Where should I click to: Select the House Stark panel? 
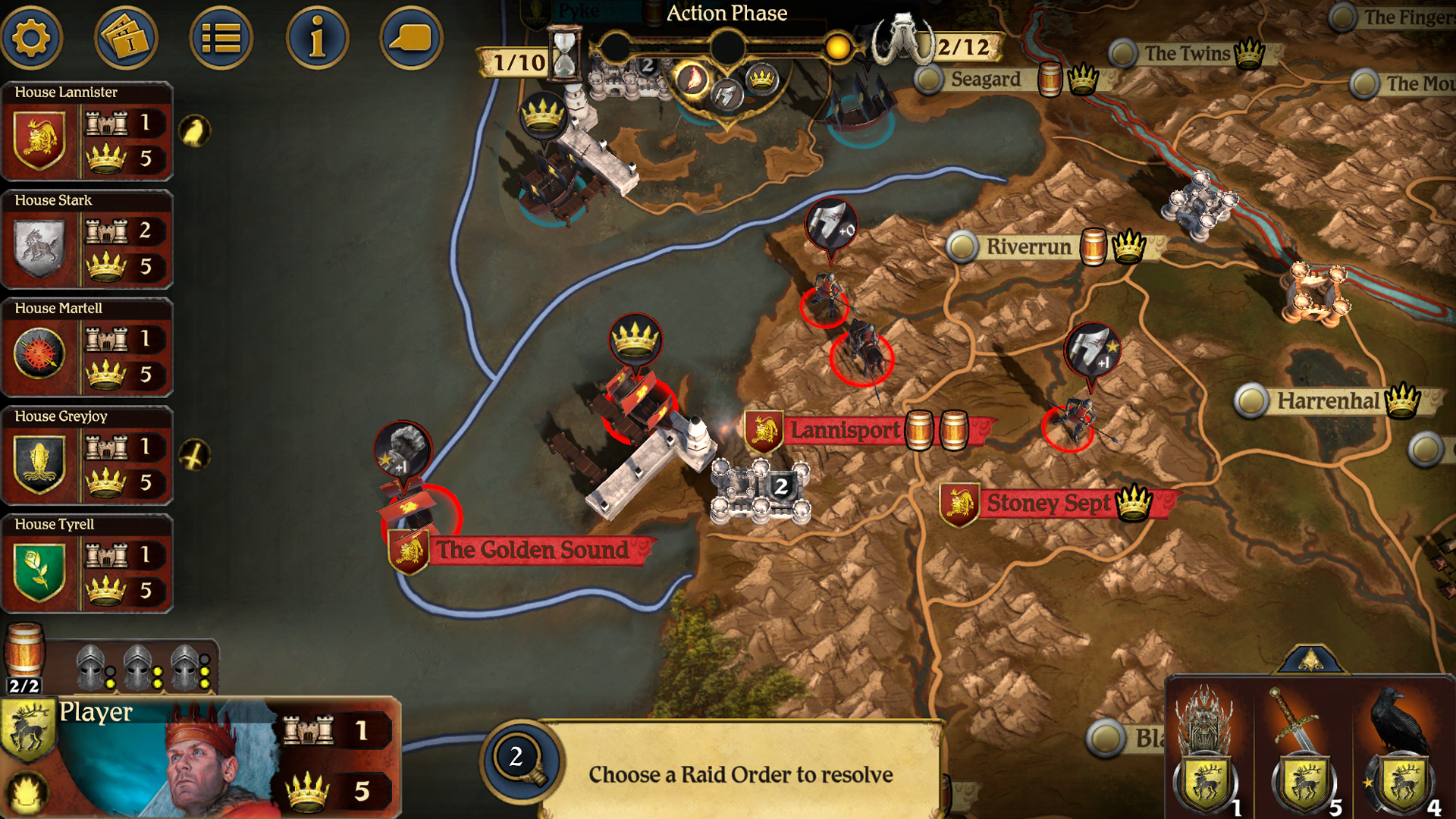87,239
